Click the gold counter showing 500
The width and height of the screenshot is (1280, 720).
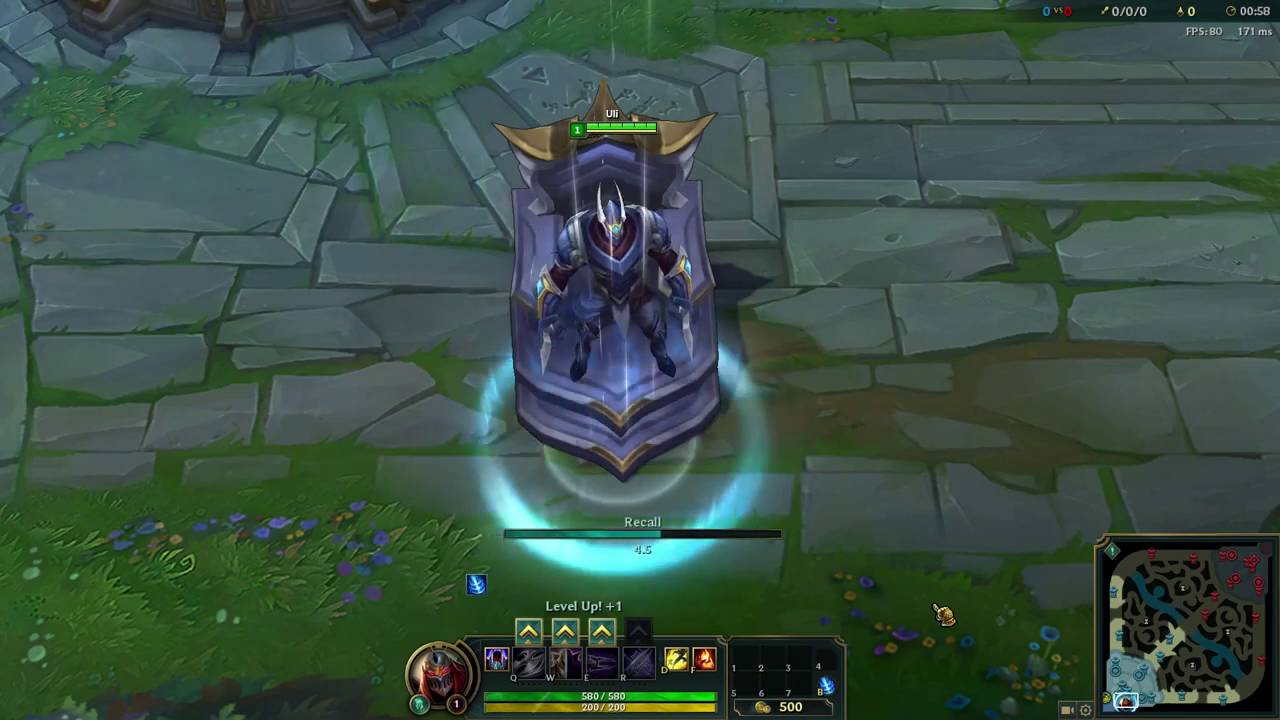point(789,706)
